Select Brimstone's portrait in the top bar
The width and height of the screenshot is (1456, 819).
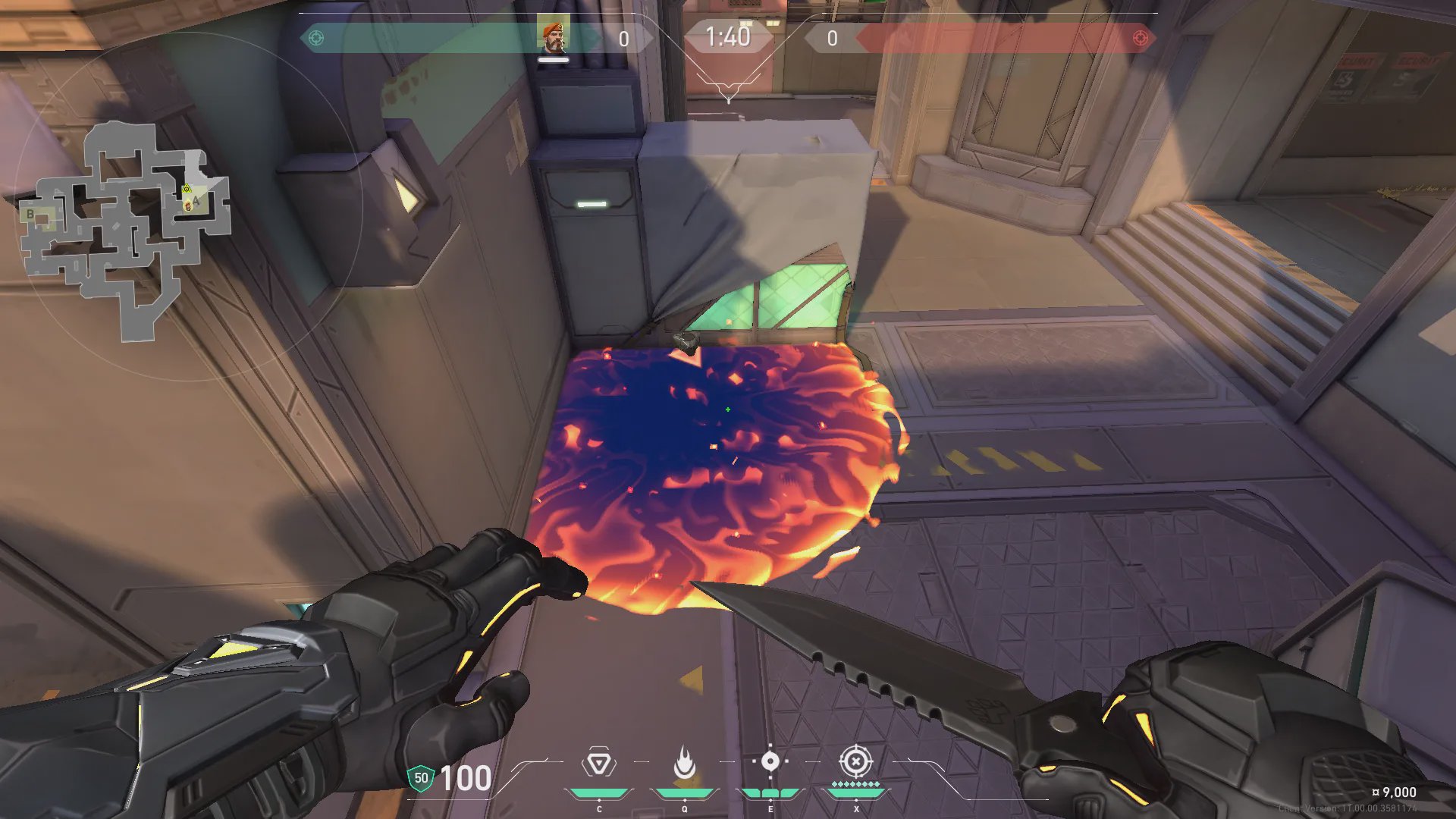click(x=553, y=36)
